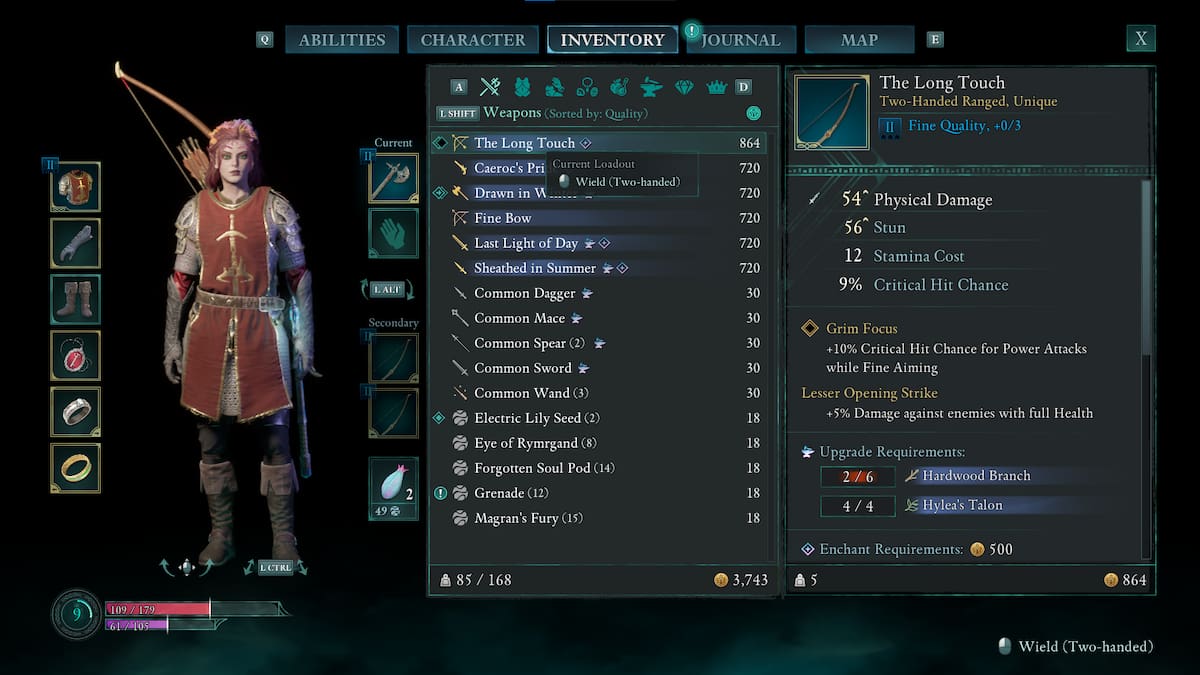The width and height of the screenshot is (1200, 675).
Task: Click the equipped gloves slot
Action: pyautogui.click(x=76, y=244)
